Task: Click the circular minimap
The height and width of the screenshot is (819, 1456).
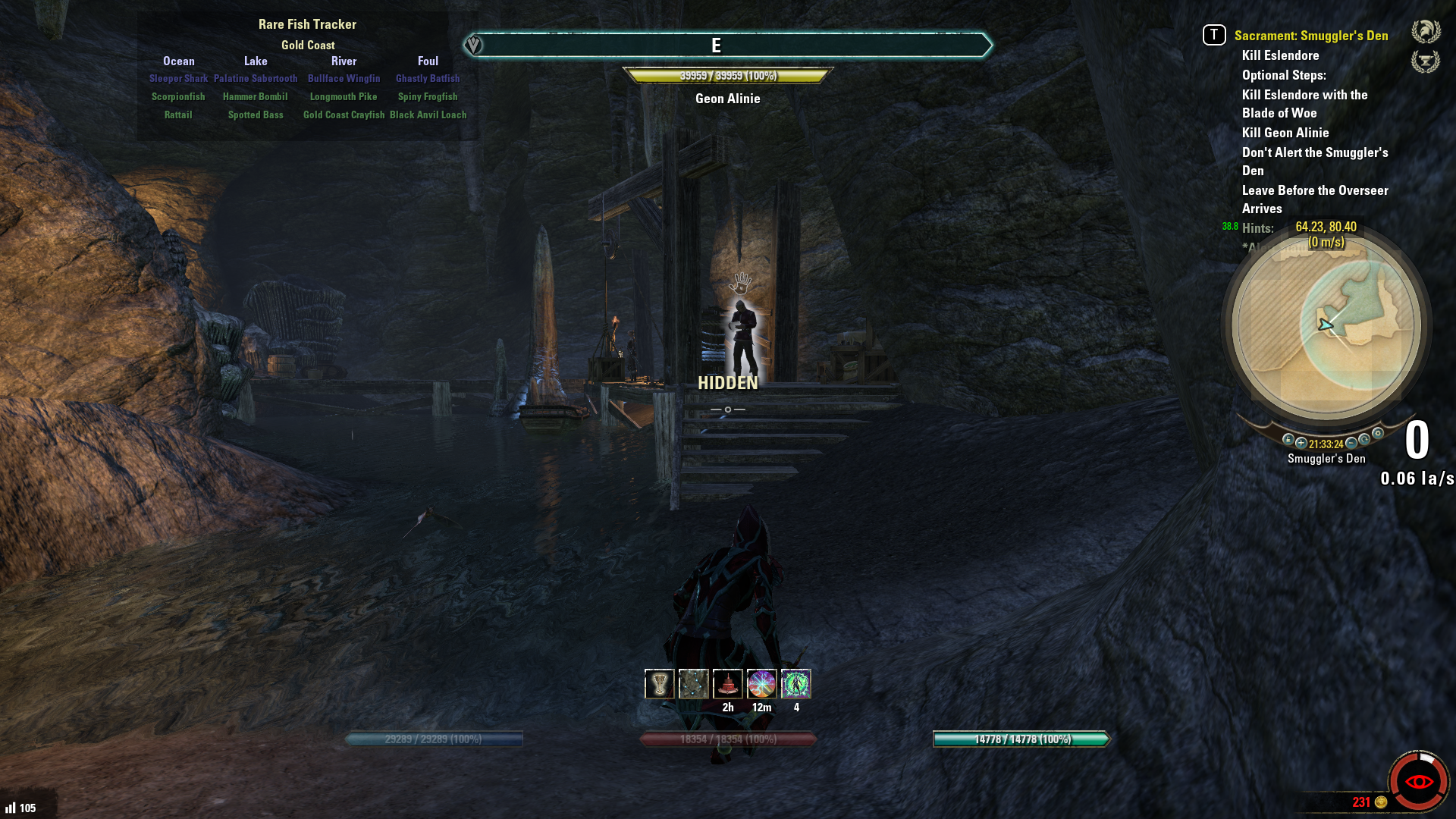Action: [1326, 326]
